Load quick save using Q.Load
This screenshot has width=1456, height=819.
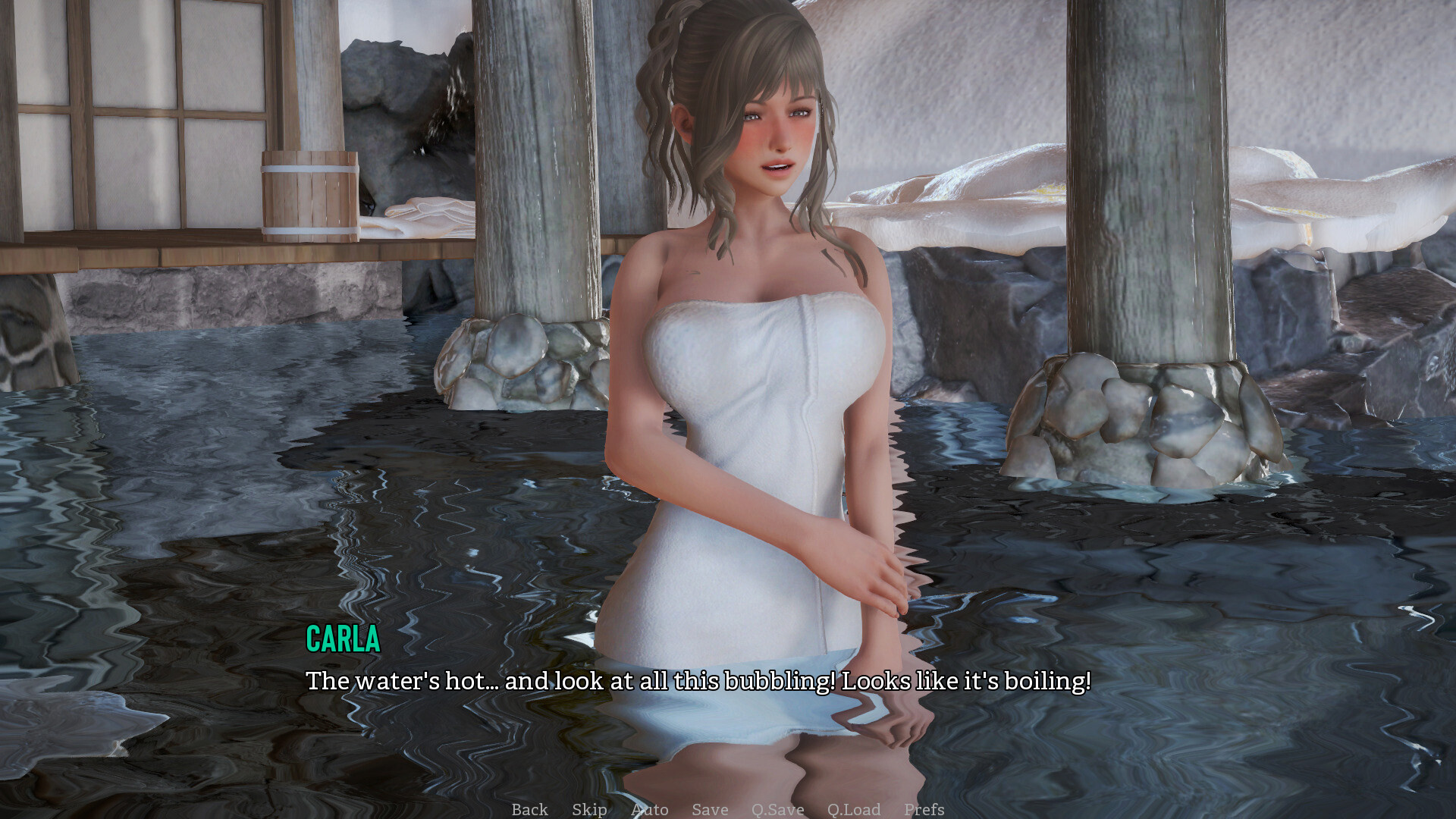(x=854, y=809)
